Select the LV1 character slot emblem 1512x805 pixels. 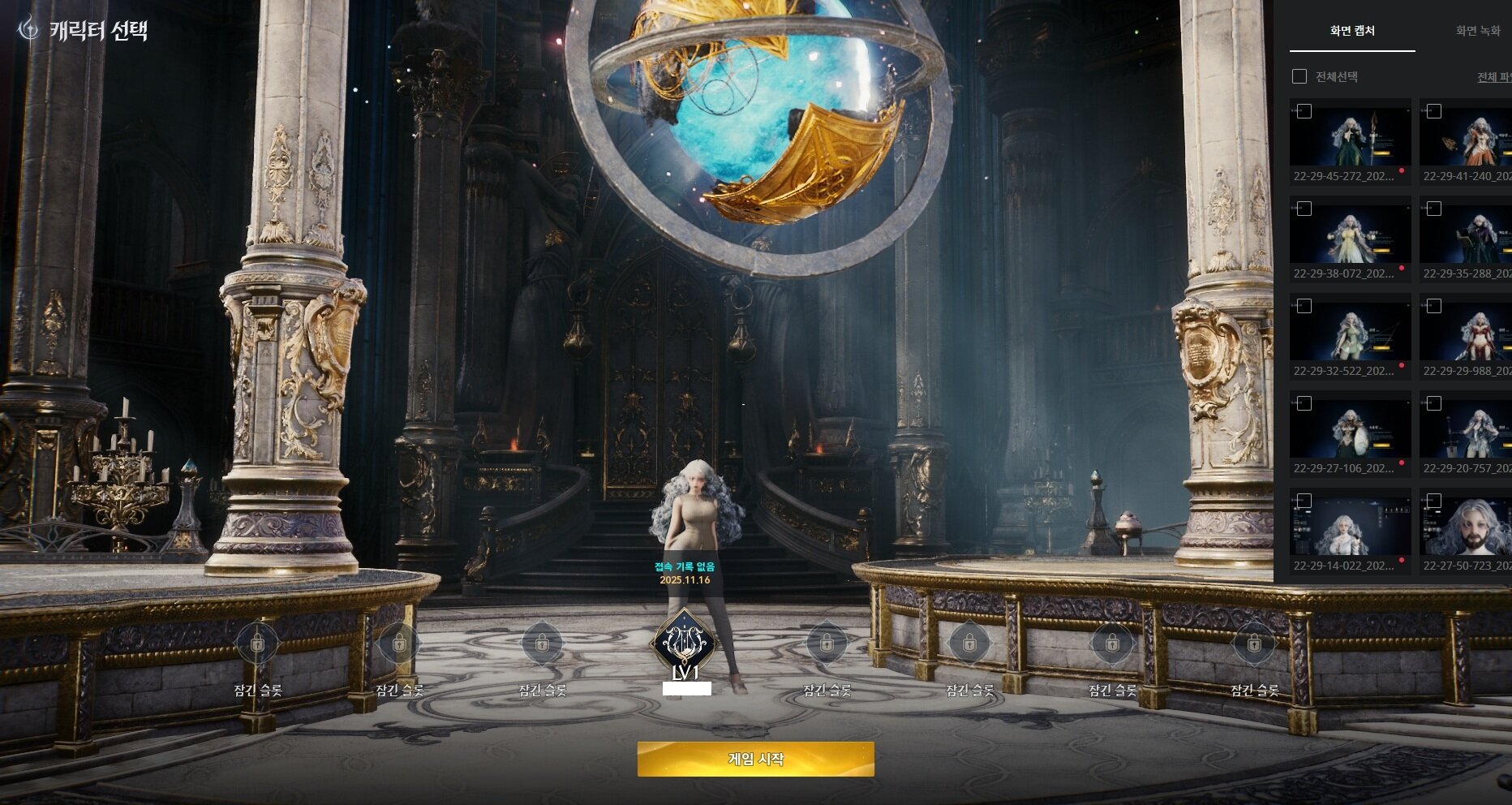[685, 643]
